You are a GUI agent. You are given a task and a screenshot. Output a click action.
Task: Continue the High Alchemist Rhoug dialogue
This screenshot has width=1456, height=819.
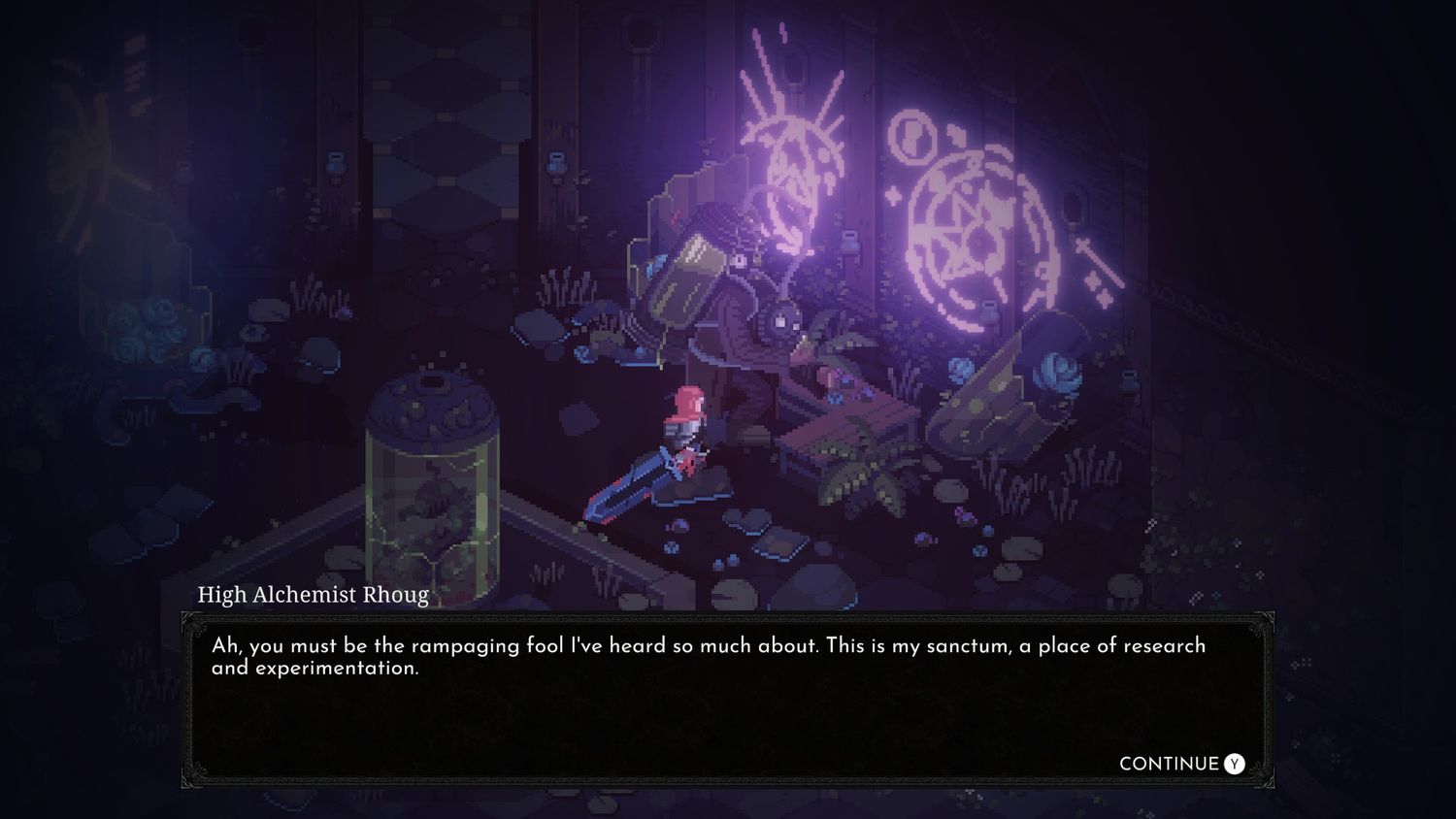tap(1180, 764)
